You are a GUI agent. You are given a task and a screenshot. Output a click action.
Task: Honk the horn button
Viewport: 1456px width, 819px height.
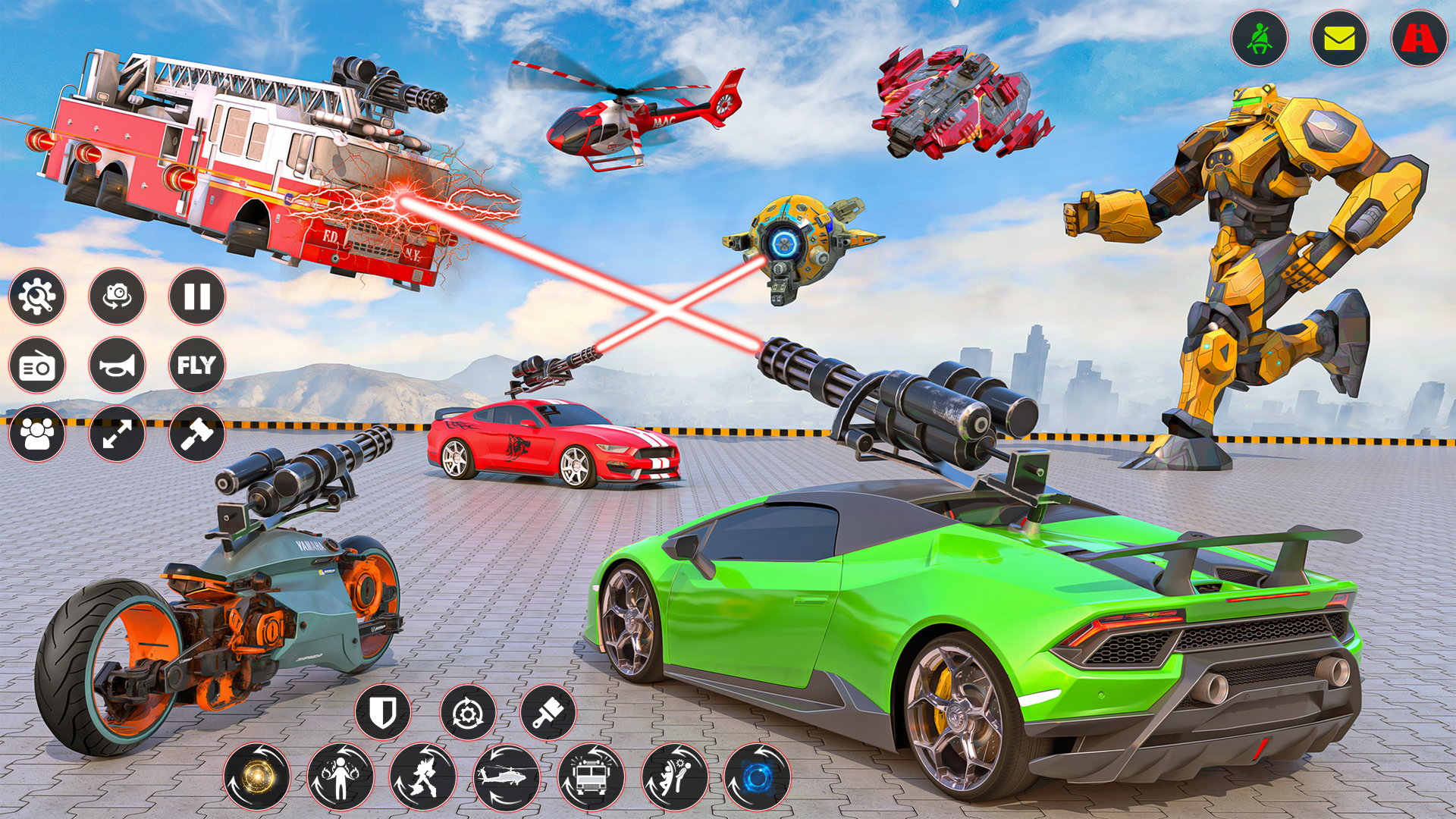pos(117,366)
